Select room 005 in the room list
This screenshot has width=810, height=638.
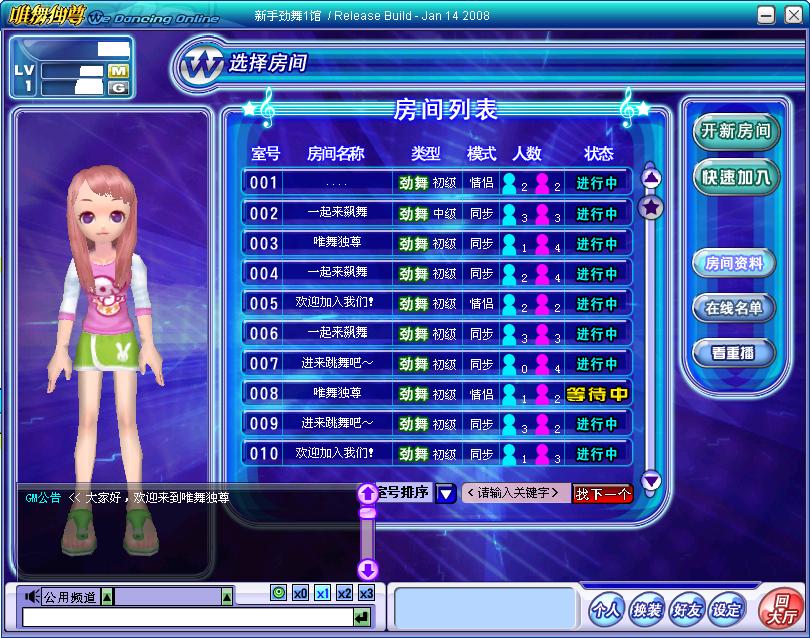point(437,303)
